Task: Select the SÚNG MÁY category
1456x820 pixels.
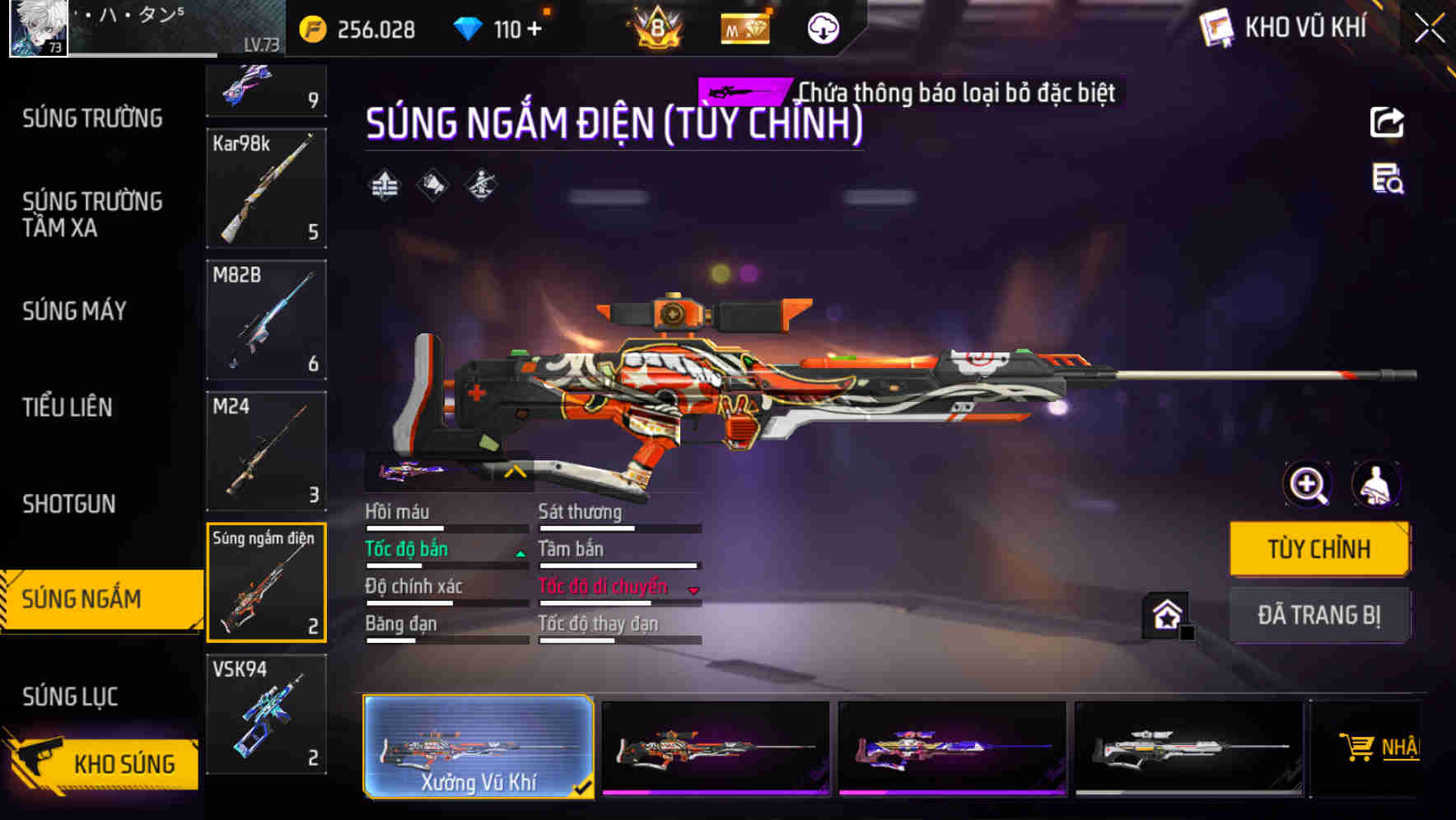Action: tap(74, 311)
